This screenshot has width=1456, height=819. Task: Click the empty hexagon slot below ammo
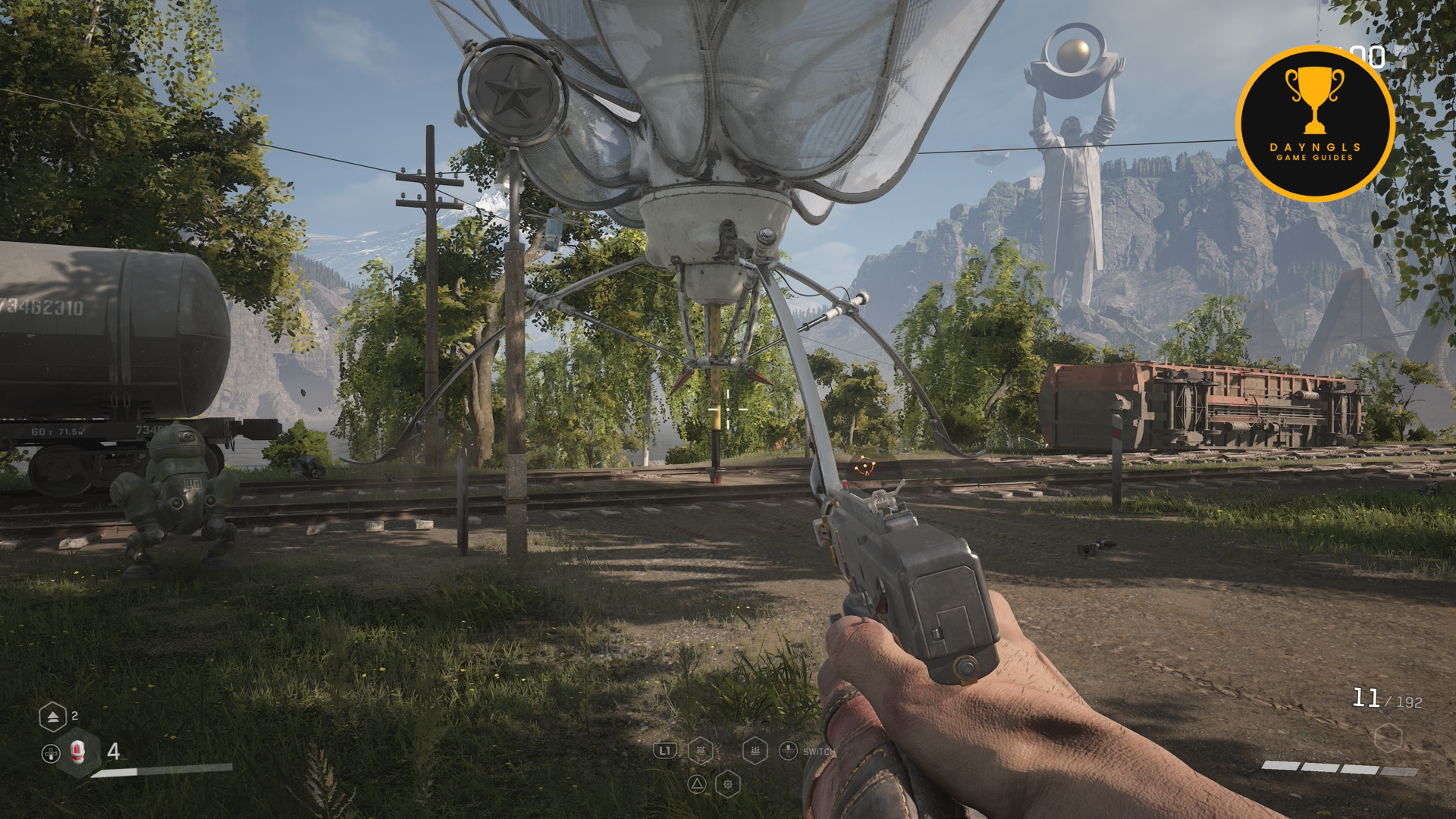1387,737
